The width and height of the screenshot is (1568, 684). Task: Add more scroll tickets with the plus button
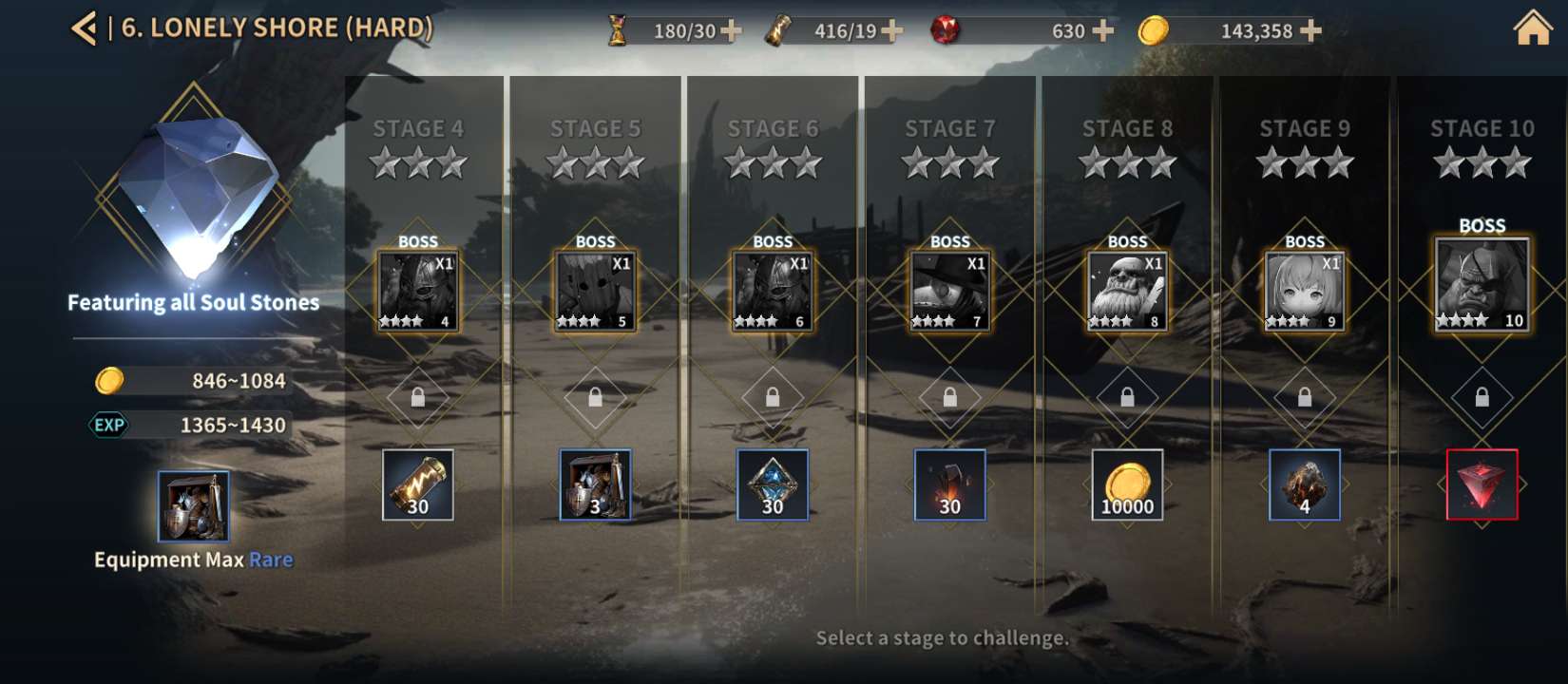(891, 31)
